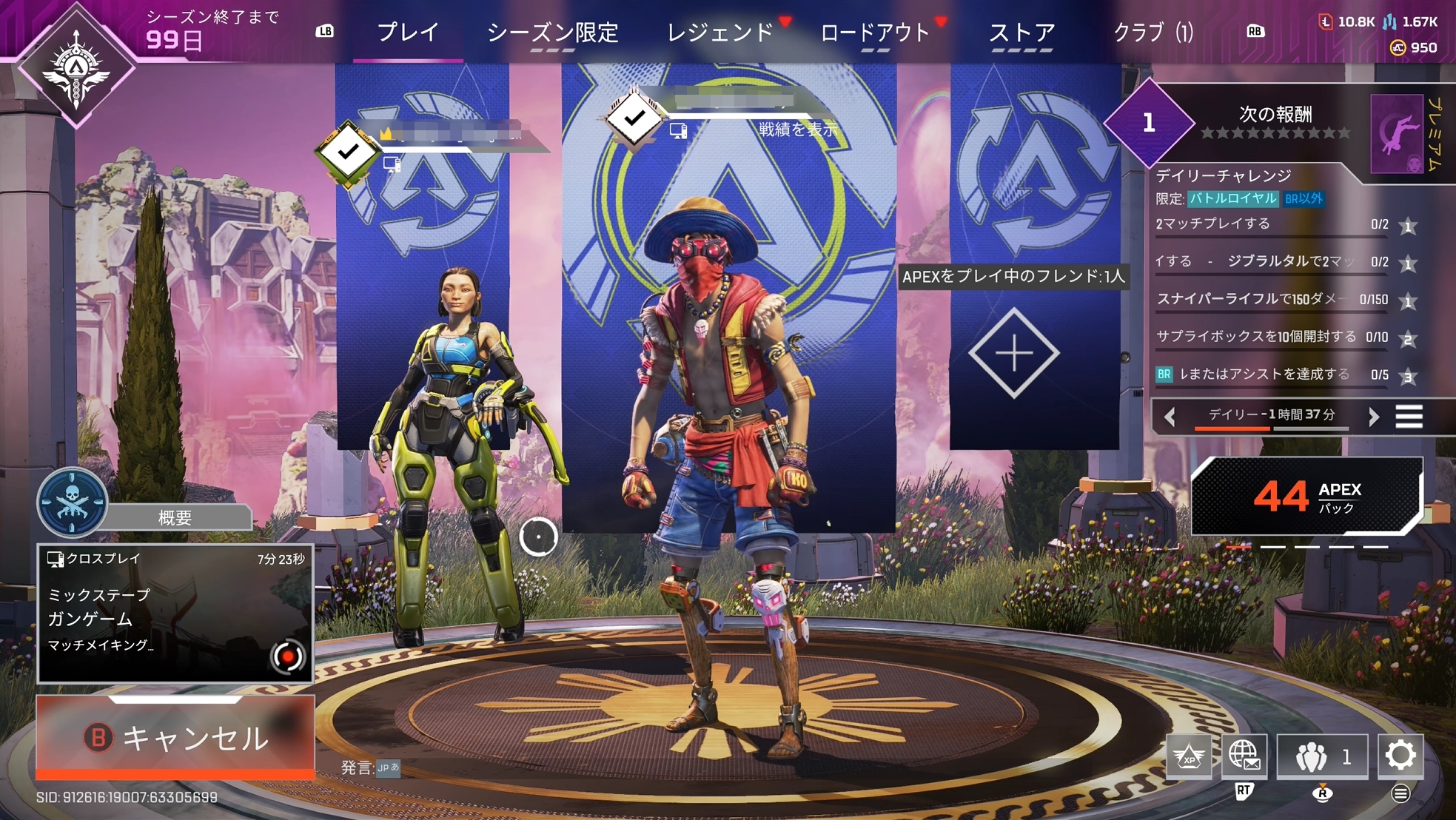1456x820 pixels.
Task: Select the XP boost badge icon
Action: pos(1190,756)
